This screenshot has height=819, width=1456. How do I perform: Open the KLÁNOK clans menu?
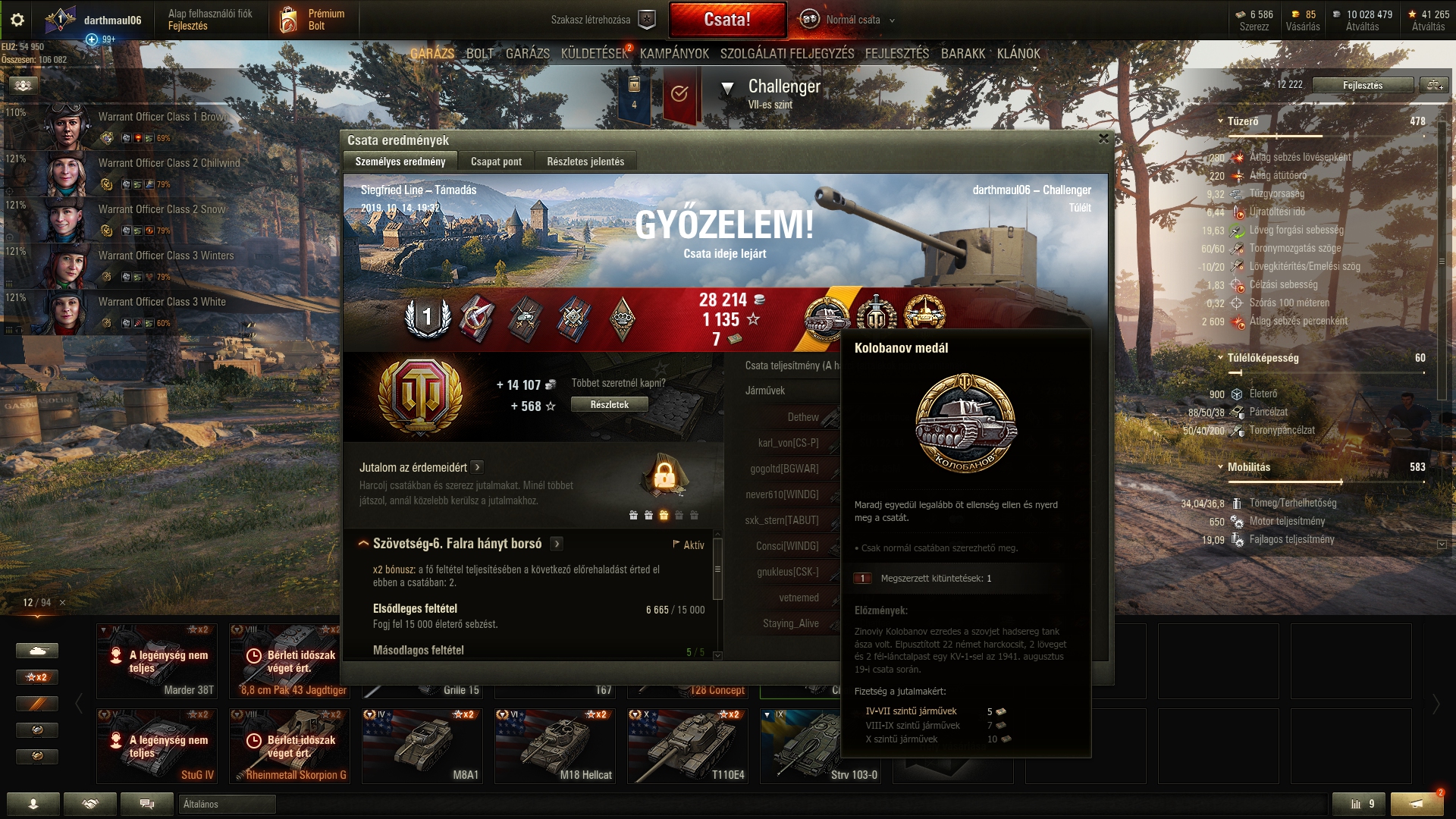tap(1018, 54)
